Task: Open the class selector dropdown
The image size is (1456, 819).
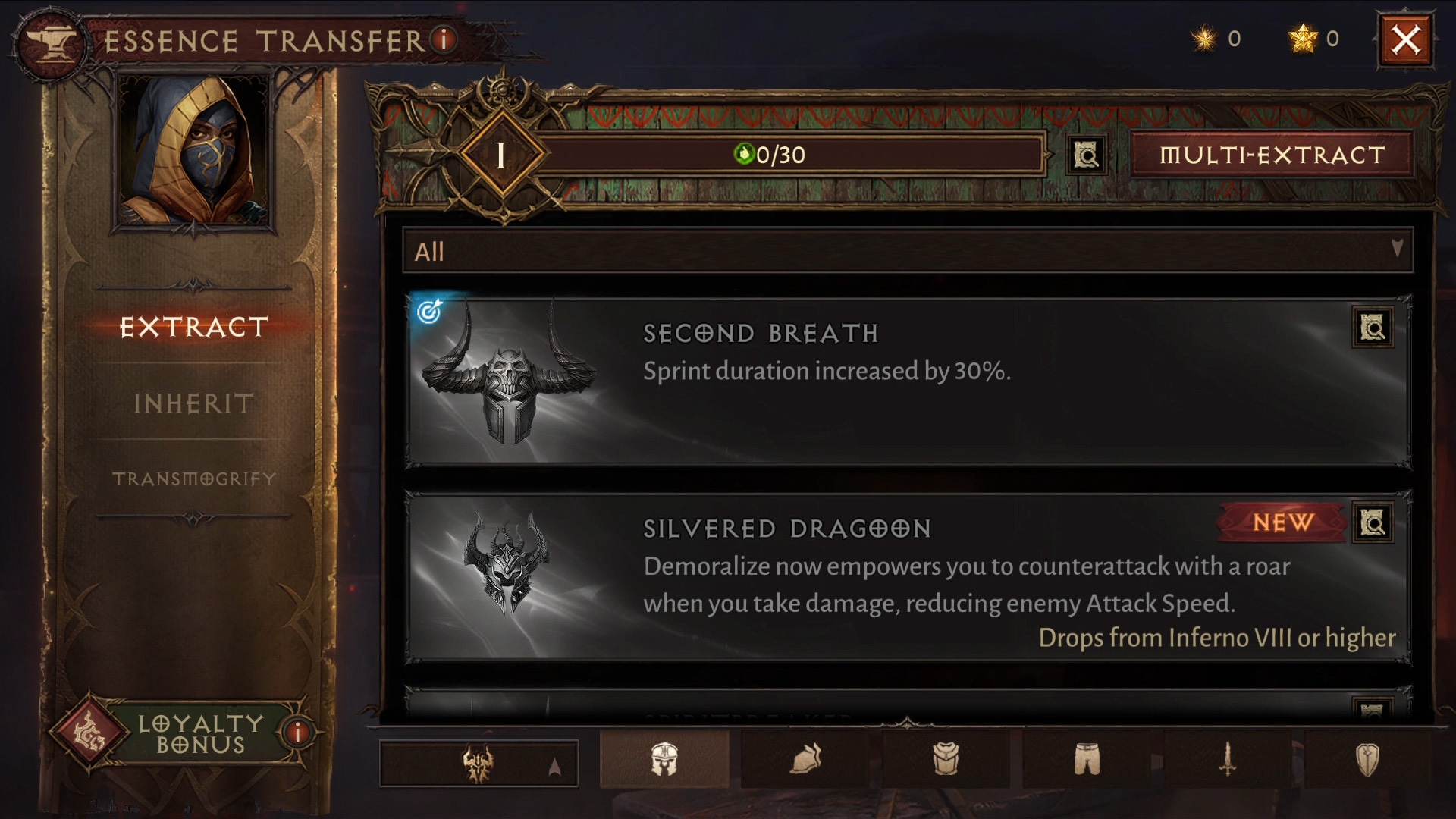Action: coord(479,763)
